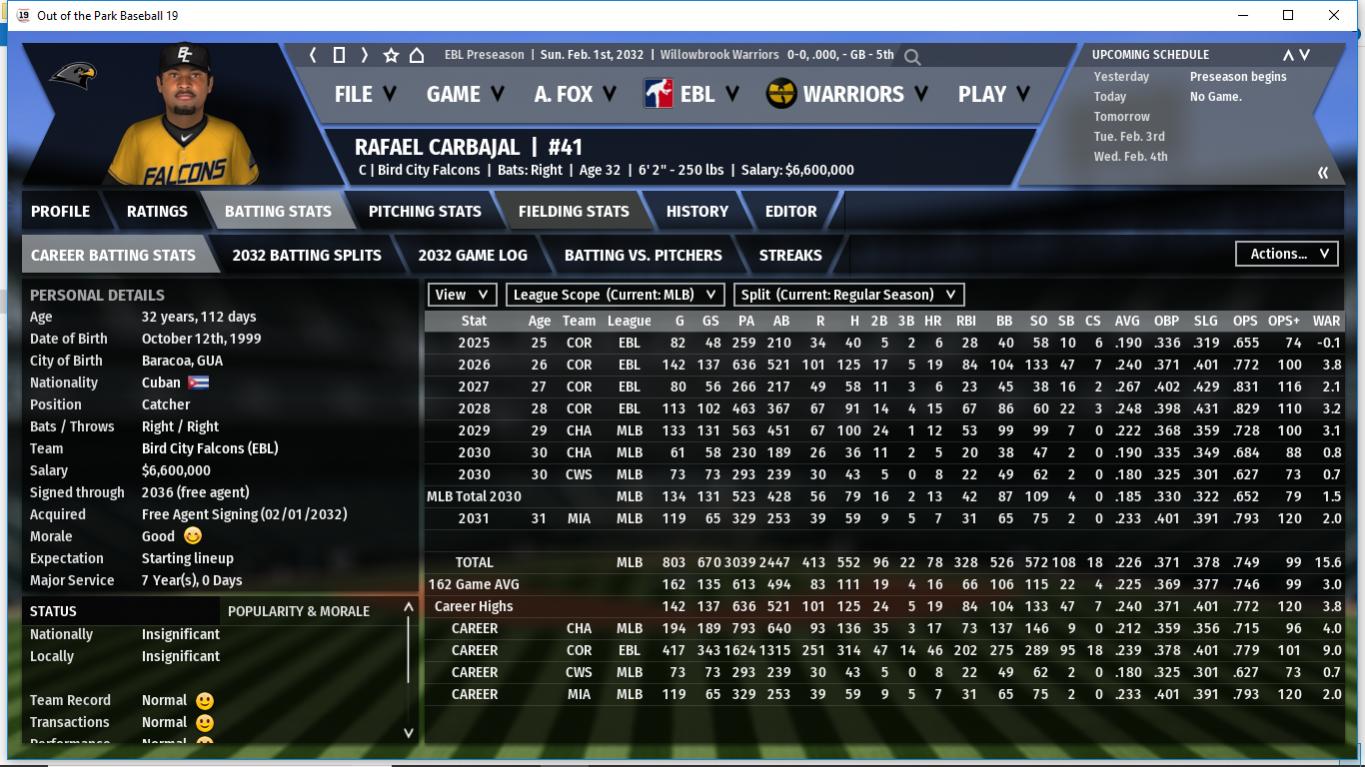1365x767 pixels.
Task: Open the League Scope dropdown
Action: pyautogui.click(x=616, y=295)
